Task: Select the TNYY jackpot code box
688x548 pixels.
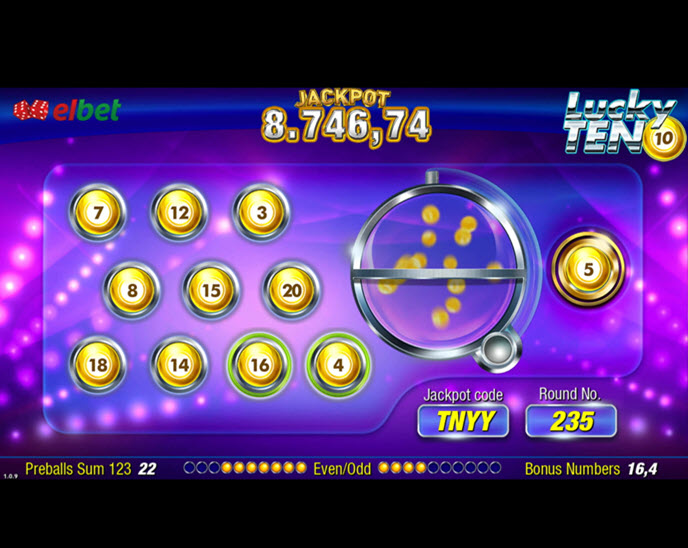Action: click(463, 421)
